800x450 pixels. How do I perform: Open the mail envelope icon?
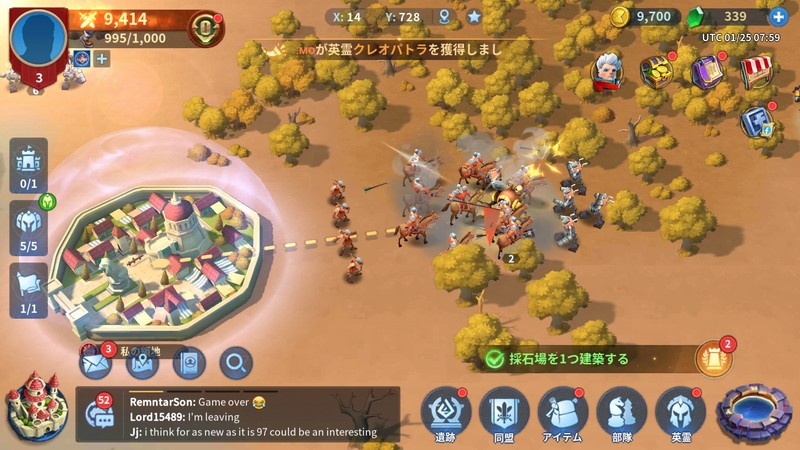click(95, 363)
